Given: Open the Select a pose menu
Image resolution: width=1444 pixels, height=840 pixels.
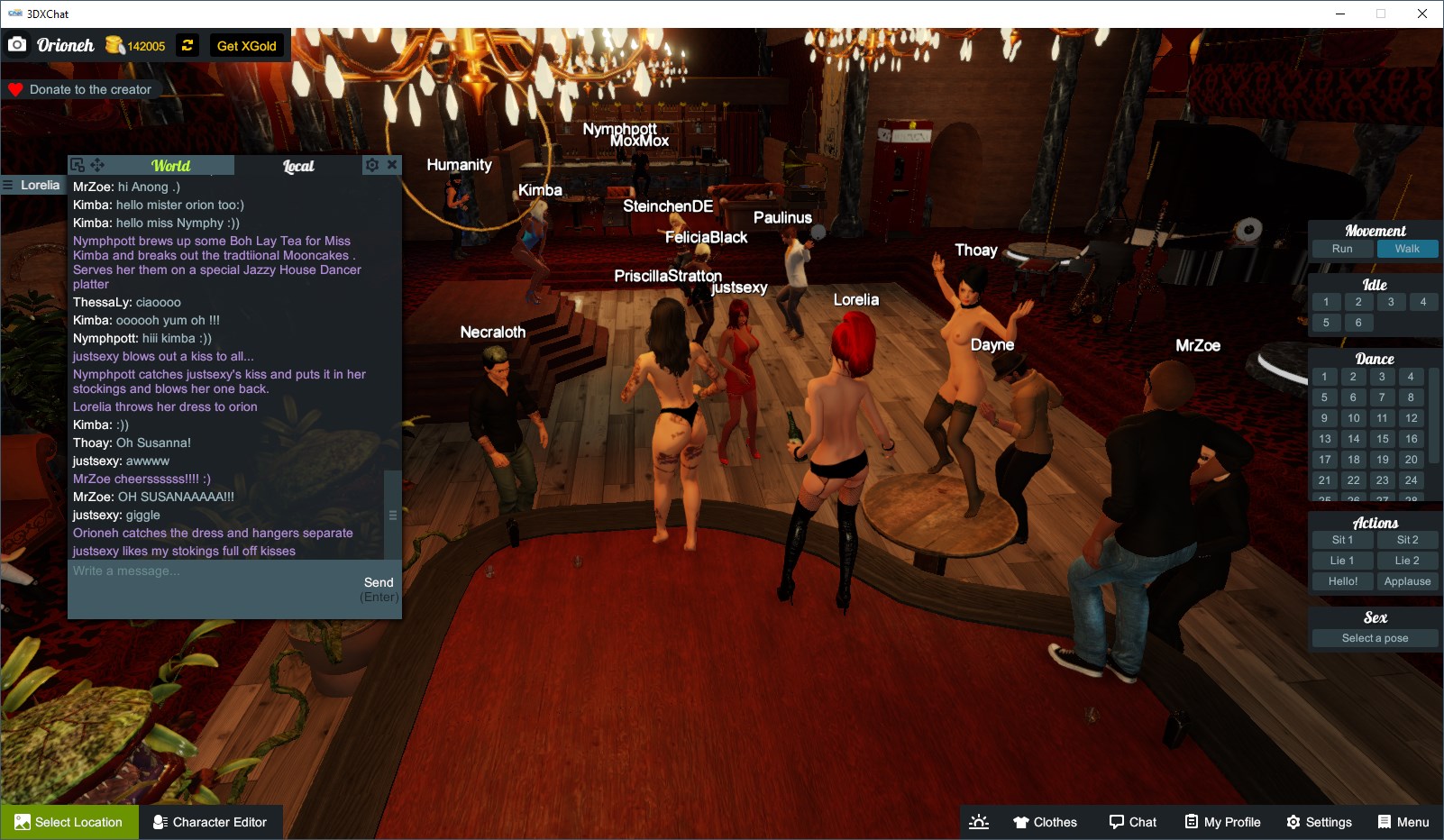Looking at the screenshot, I should tap(1375, 637).
